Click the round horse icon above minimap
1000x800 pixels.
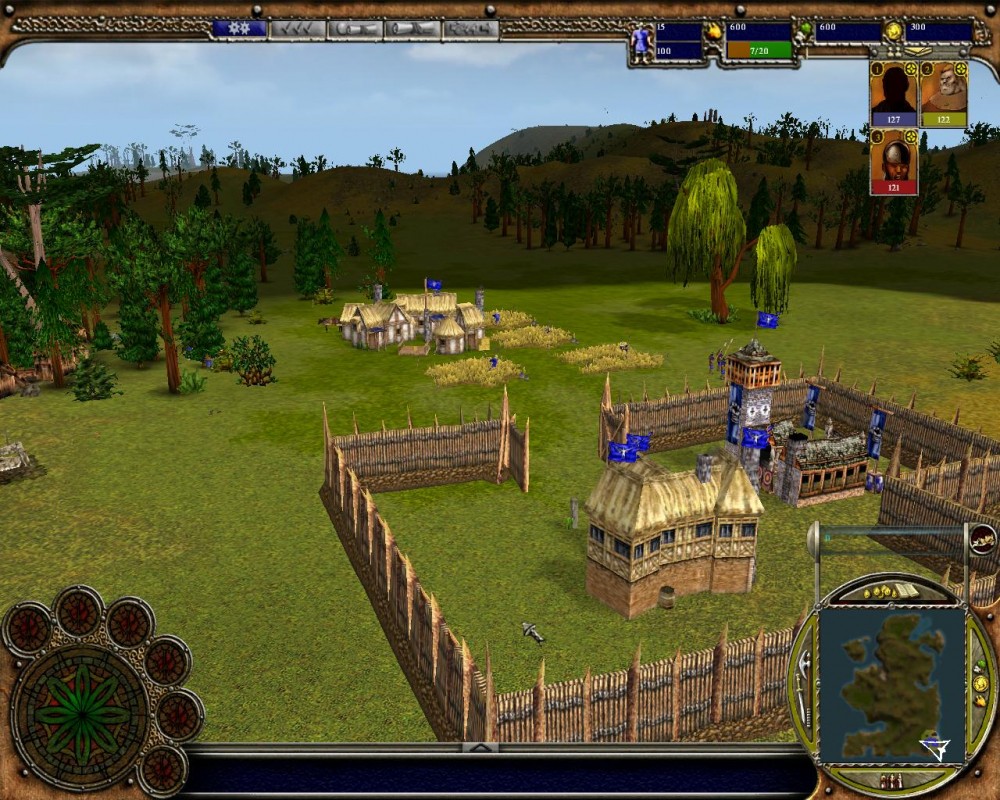[982, 539]
